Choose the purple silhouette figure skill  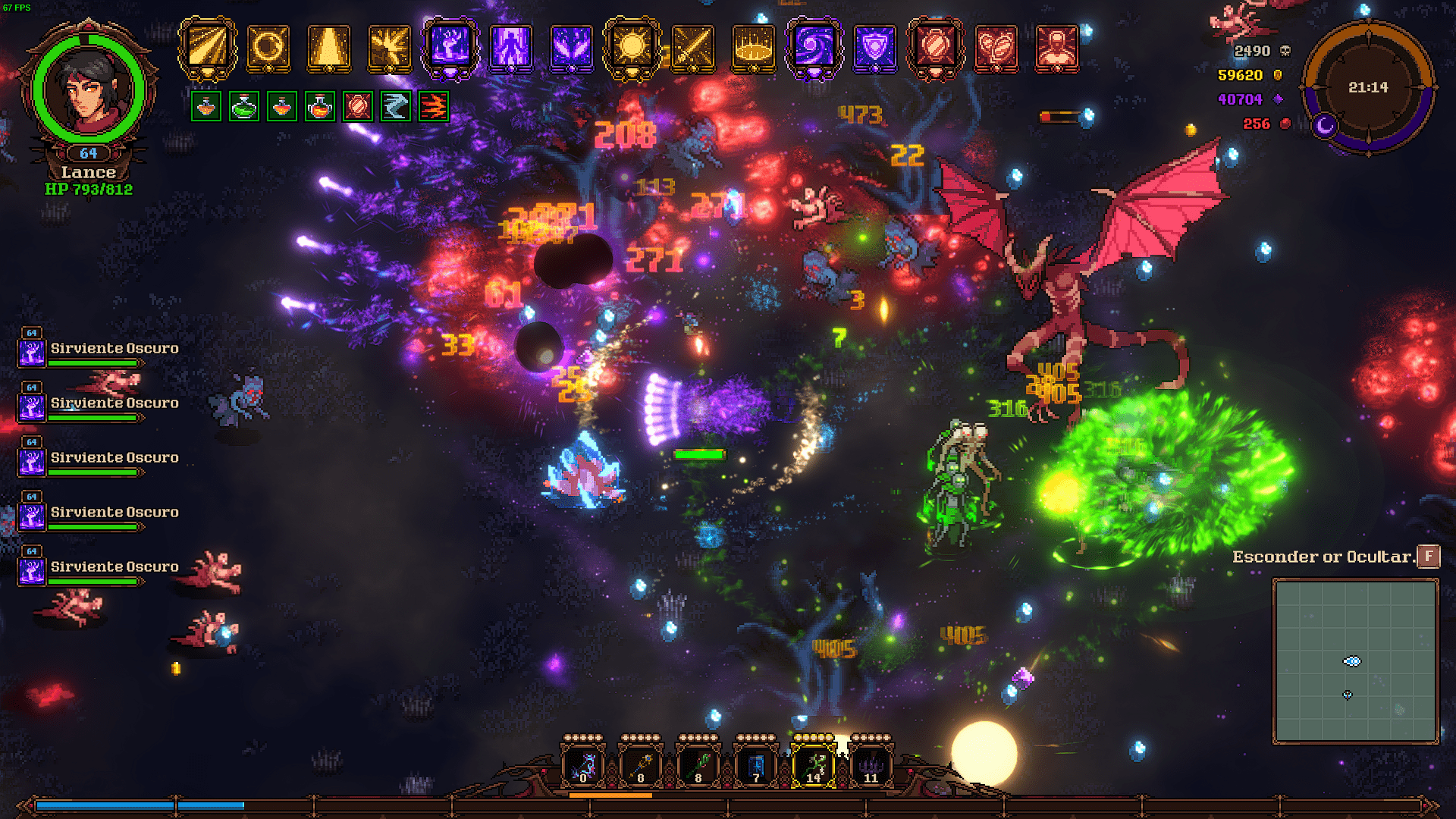(511, 48)
